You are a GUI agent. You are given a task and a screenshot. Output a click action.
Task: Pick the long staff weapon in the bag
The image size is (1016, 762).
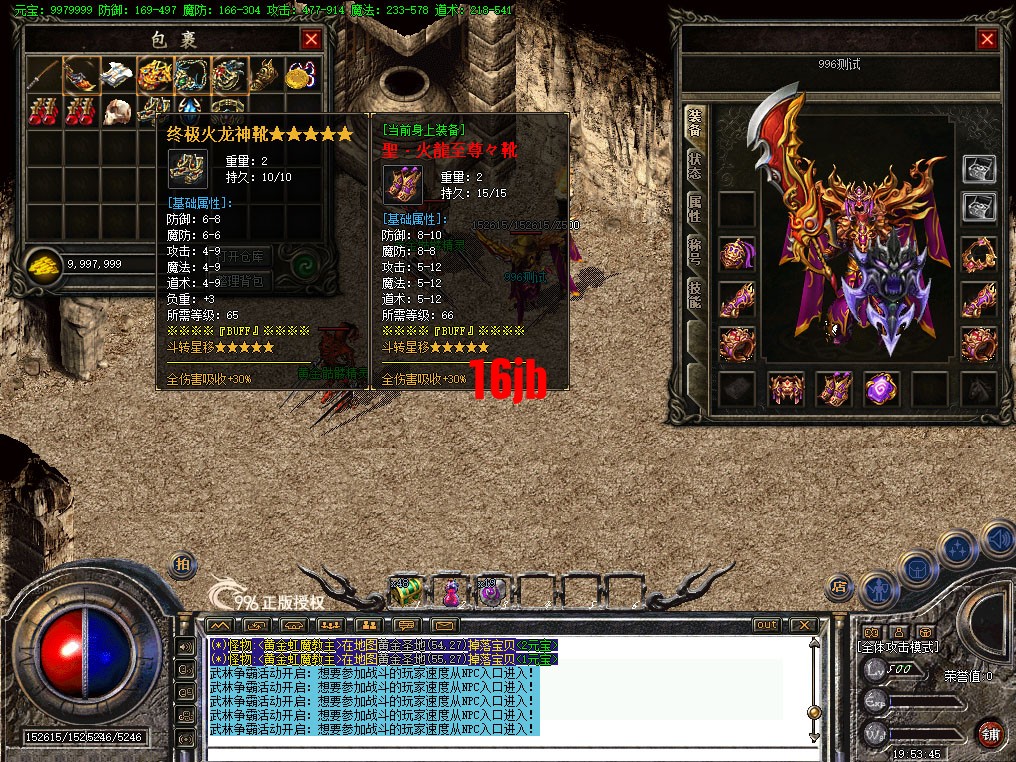(43, 73)
